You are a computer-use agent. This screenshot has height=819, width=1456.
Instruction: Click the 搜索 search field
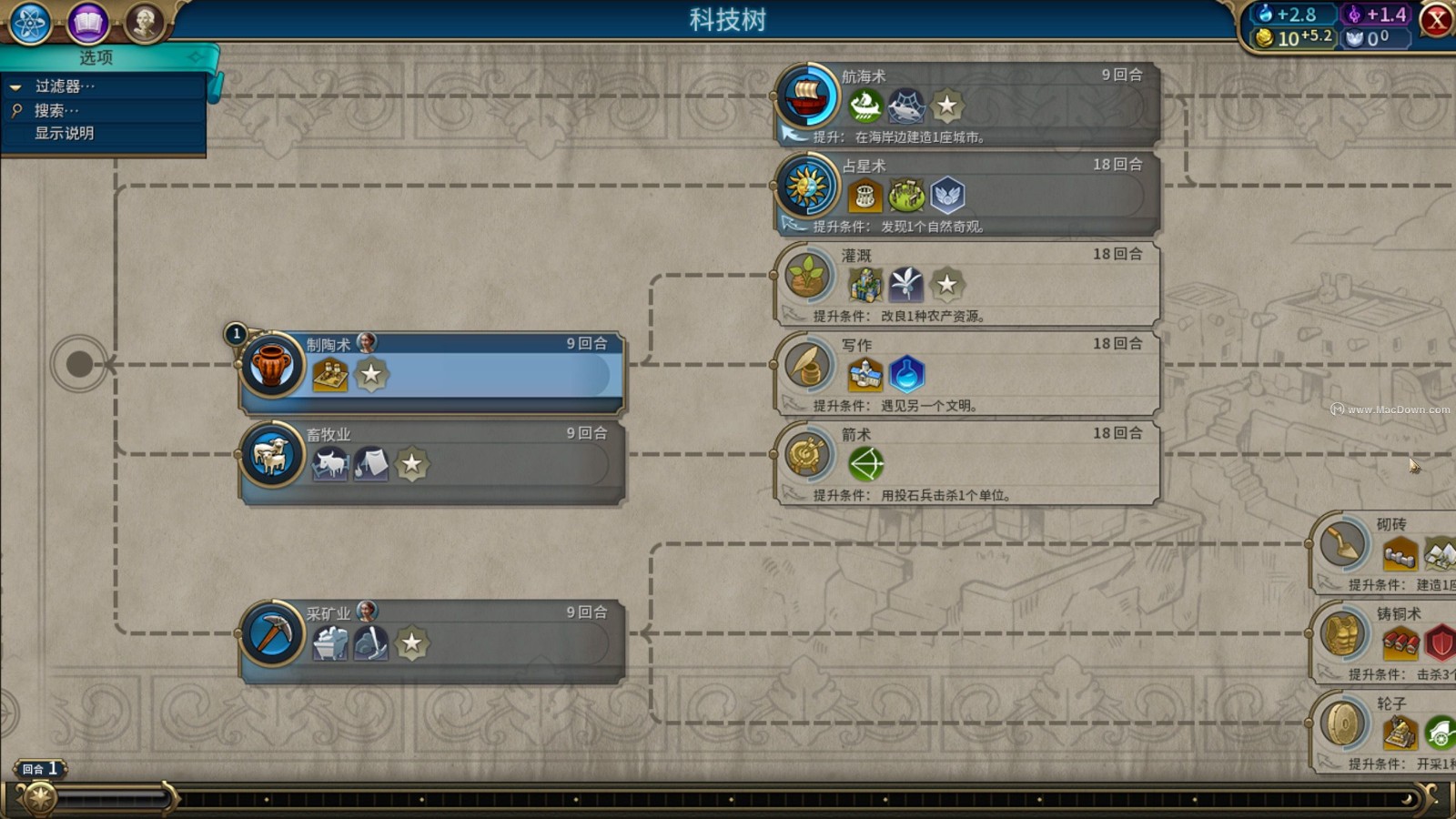pos(64,110)
